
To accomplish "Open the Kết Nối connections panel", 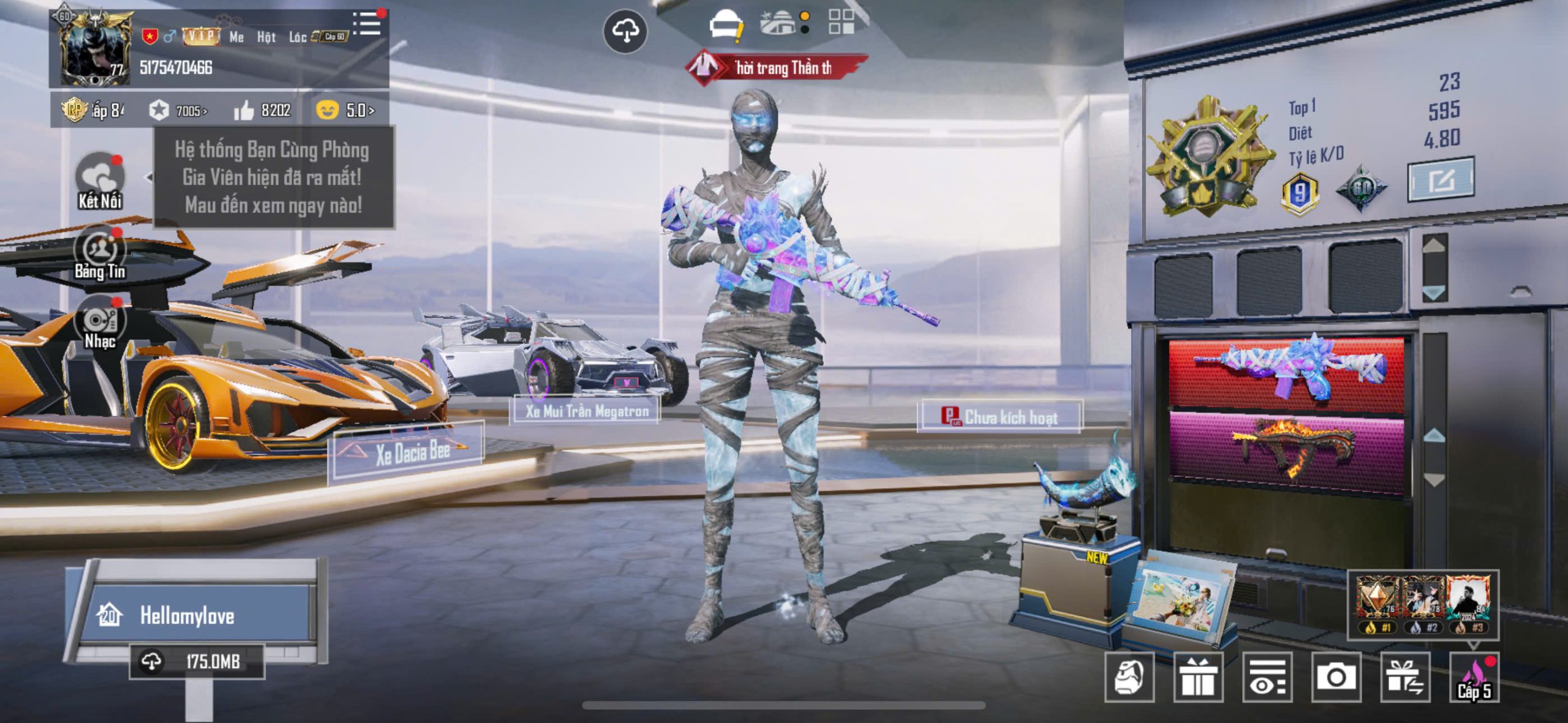I will 100,181.
